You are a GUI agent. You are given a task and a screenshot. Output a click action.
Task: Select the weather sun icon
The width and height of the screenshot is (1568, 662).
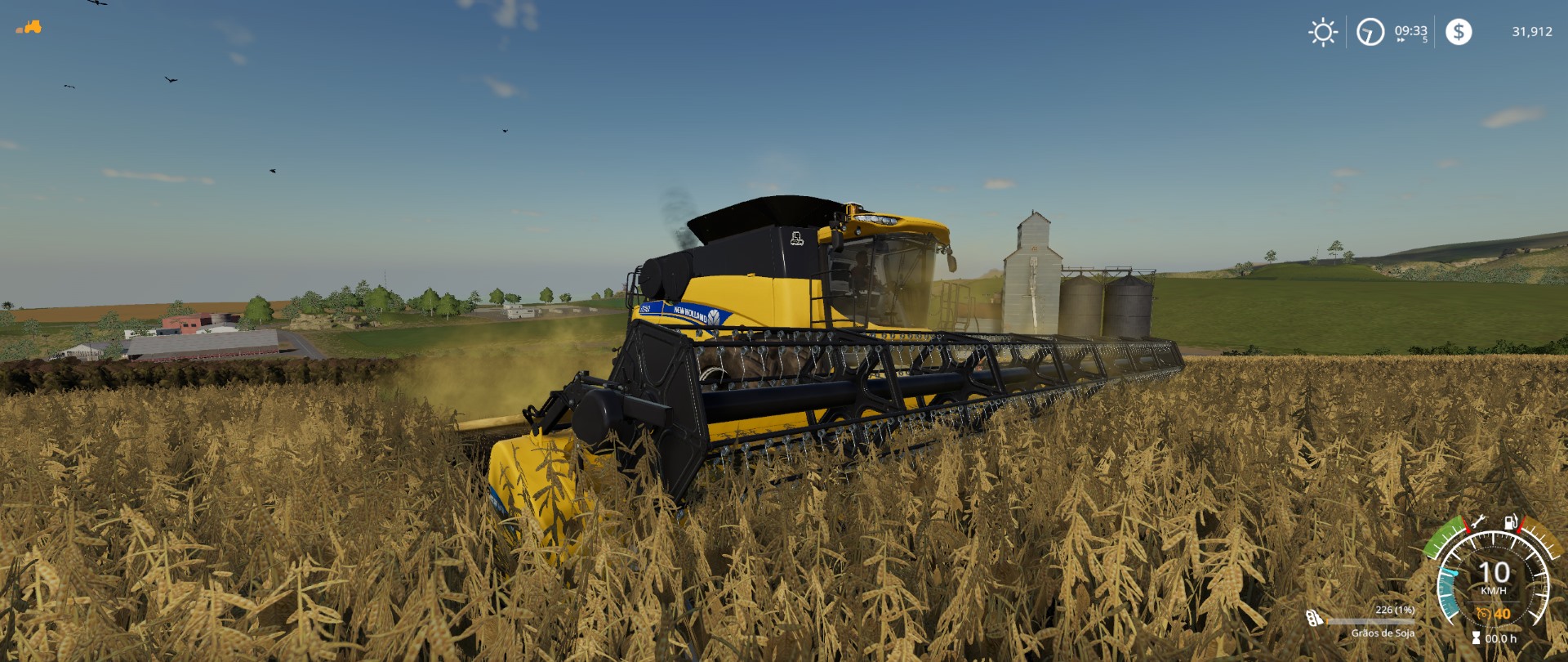[x=1323, y=33]
